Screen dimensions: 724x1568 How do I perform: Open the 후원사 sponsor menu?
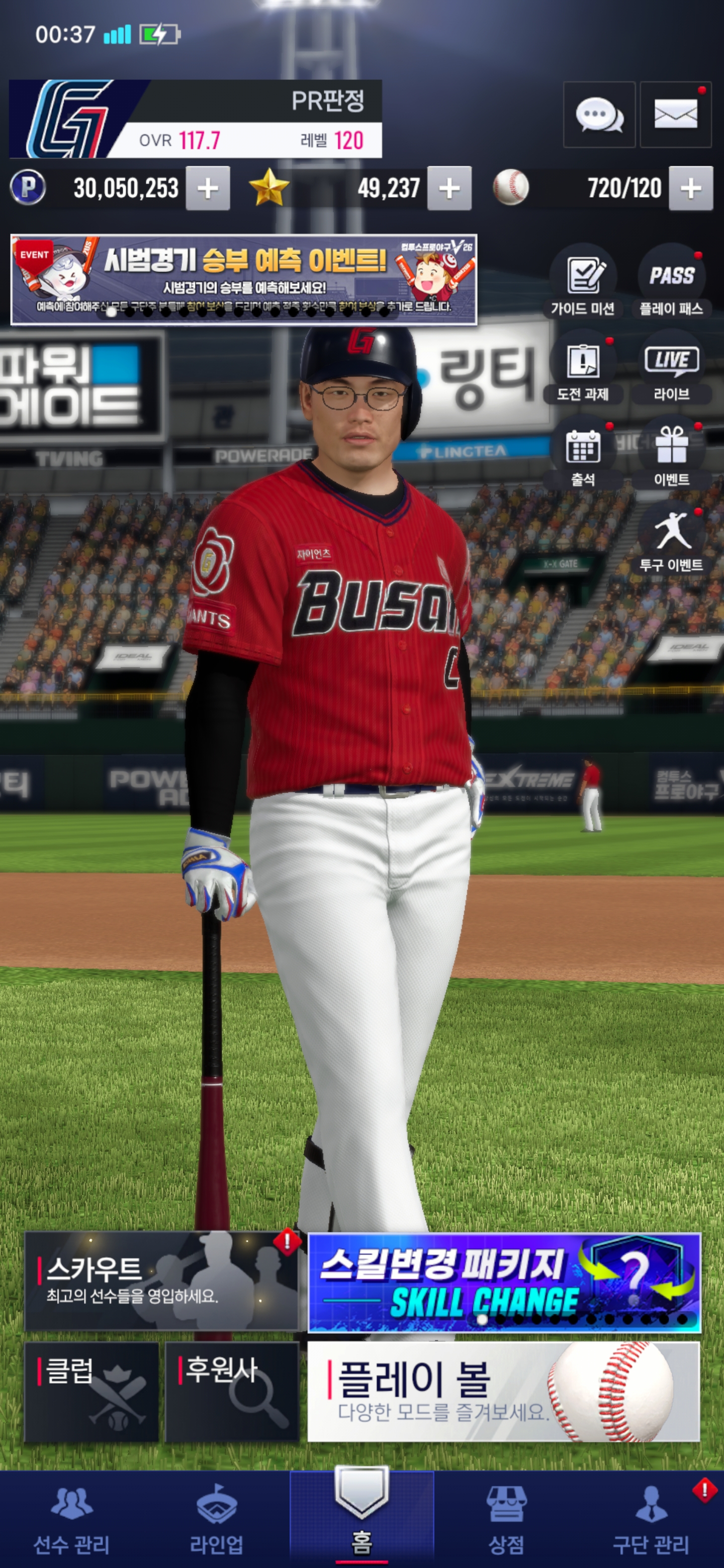232,1392
